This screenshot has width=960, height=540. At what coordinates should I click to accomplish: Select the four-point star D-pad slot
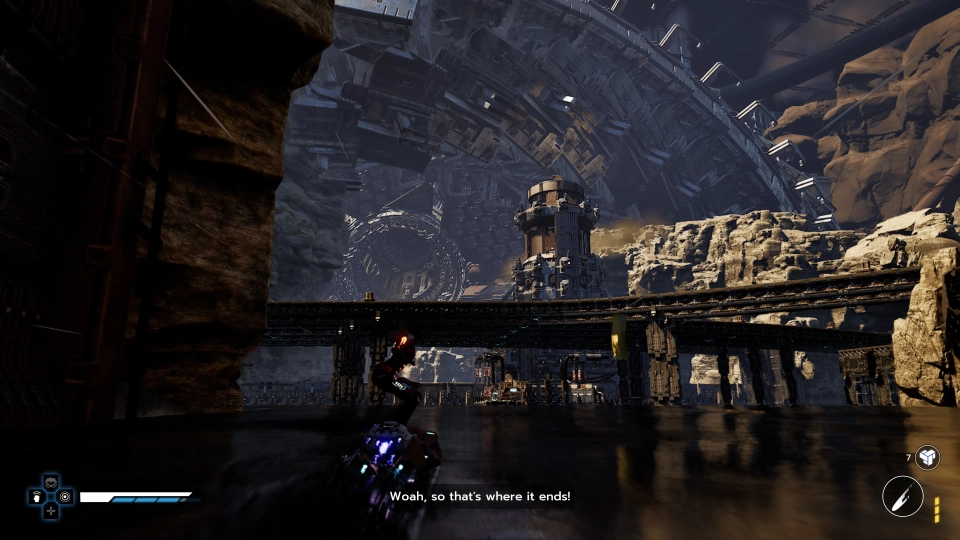click(50, 510)
